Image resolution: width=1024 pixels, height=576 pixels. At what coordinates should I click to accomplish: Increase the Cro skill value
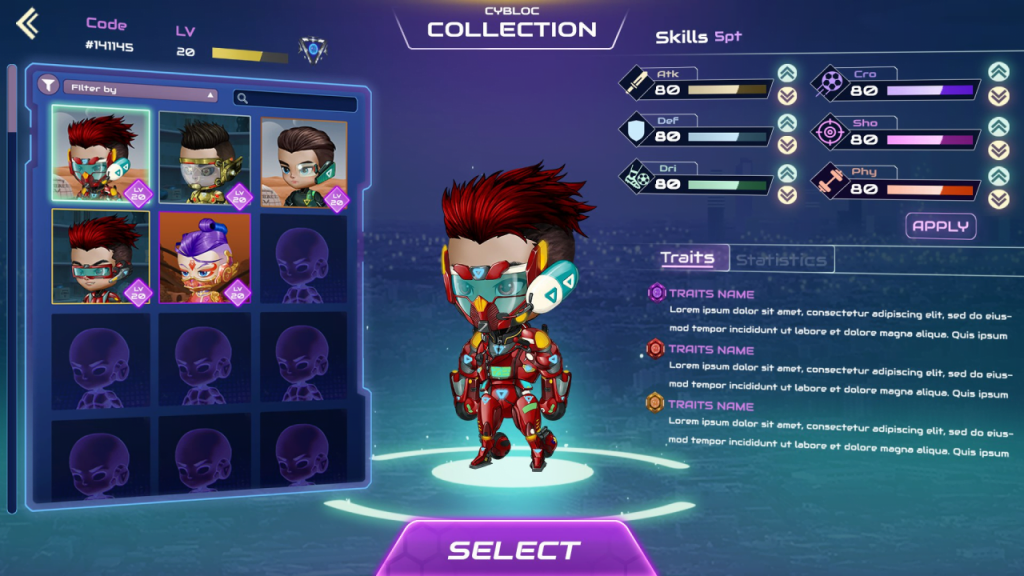[x=998, y=72]
